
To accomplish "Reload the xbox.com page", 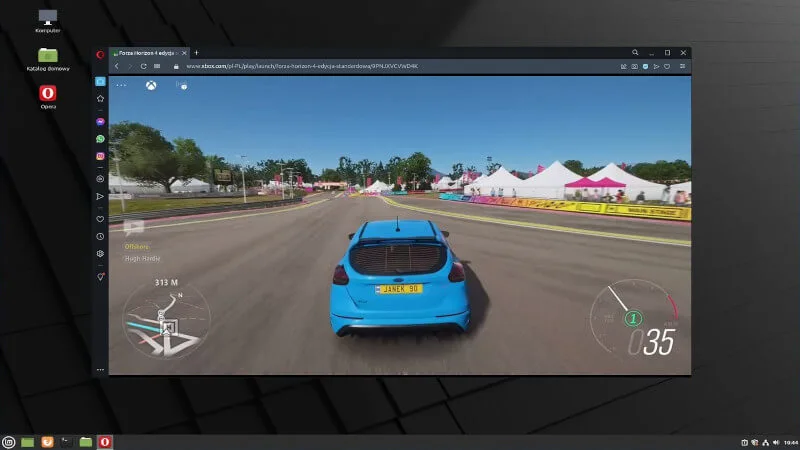I will coord(144,66).
